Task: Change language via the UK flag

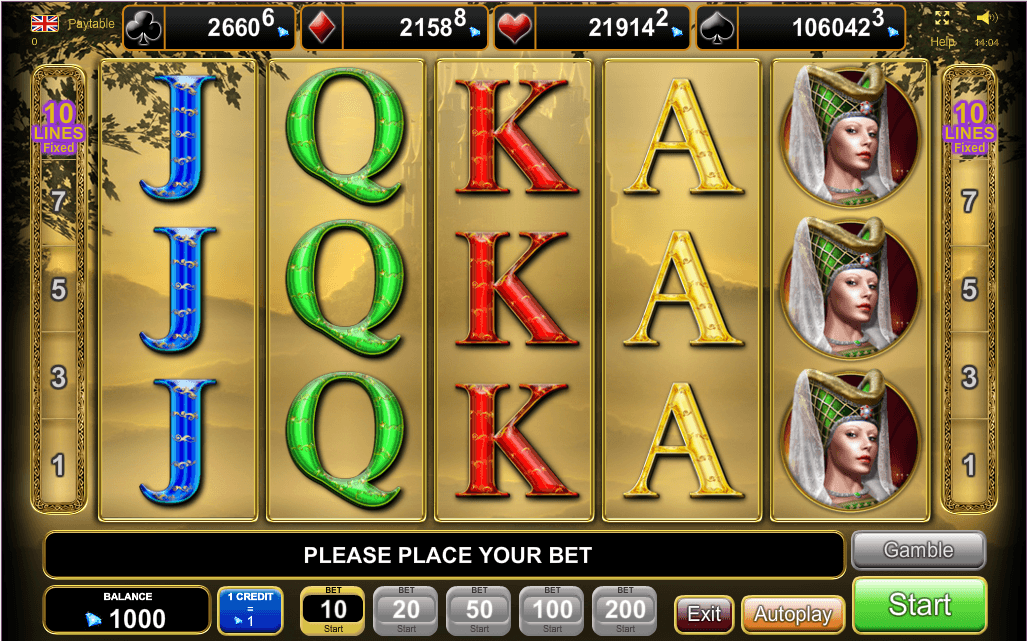Action: tap(44, 22)
